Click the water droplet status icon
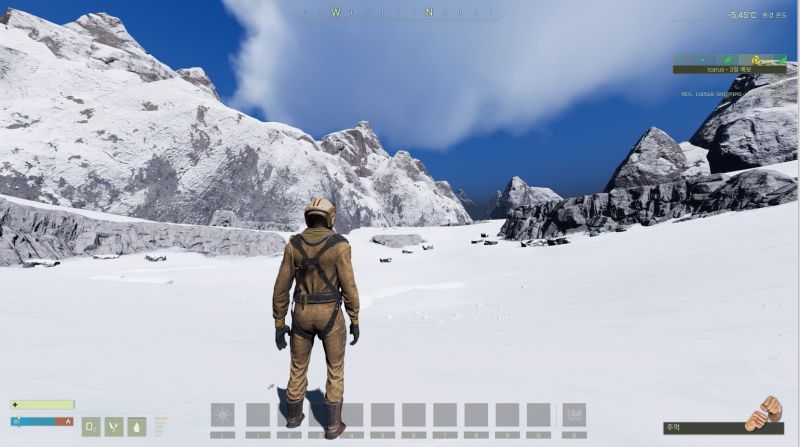Screen dimensions: 800x447 coord(137,426)
